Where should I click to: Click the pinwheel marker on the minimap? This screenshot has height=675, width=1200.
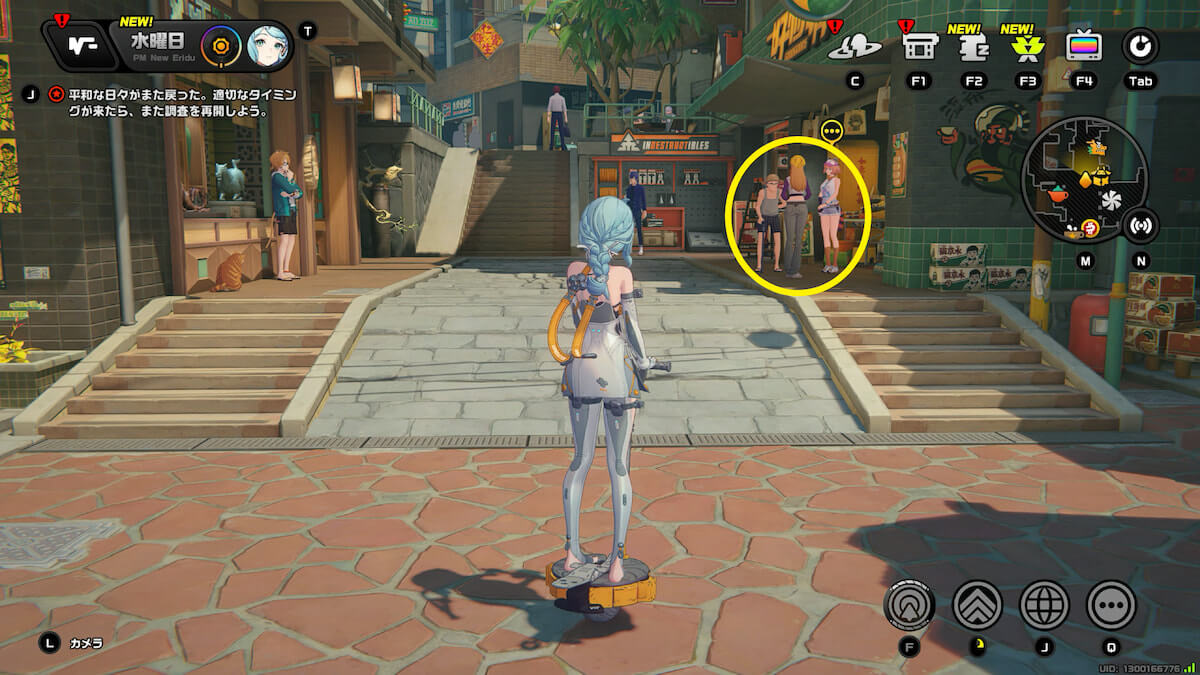1111,202
